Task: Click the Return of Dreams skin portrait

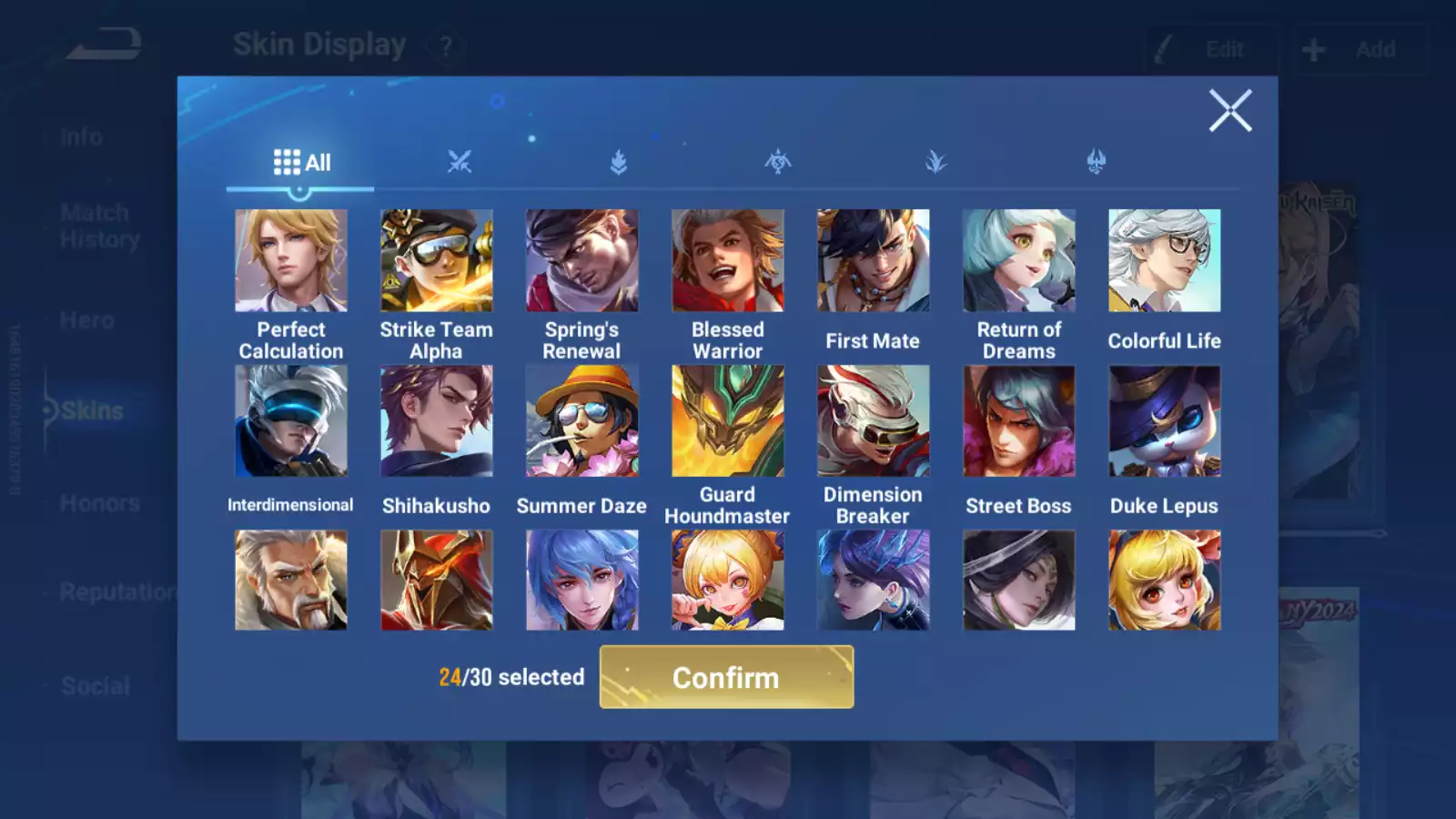Action: coord(1018,260)
